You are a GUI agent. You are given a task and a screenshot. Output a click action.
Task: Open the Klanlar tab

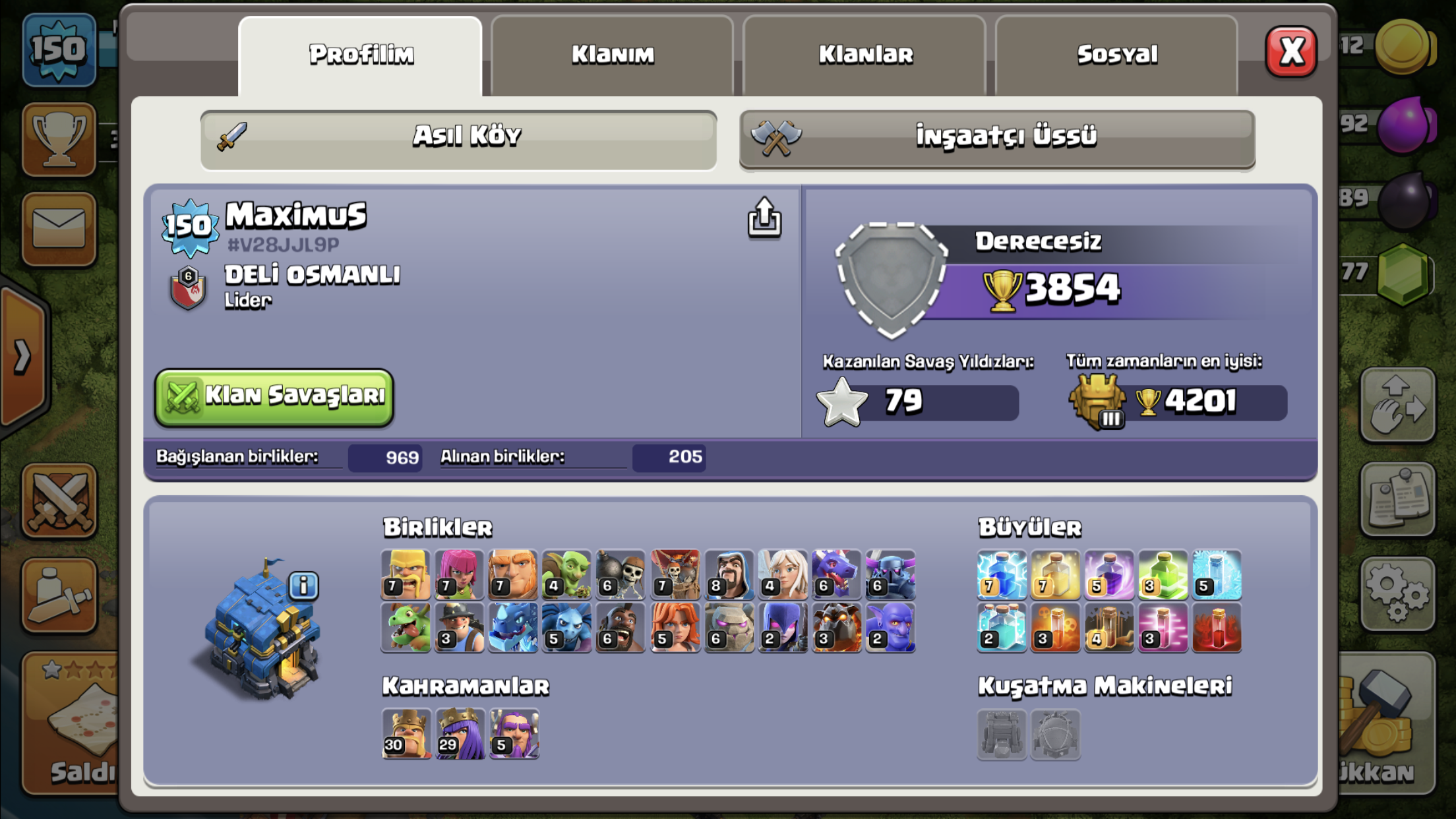(x=865, y=55)
